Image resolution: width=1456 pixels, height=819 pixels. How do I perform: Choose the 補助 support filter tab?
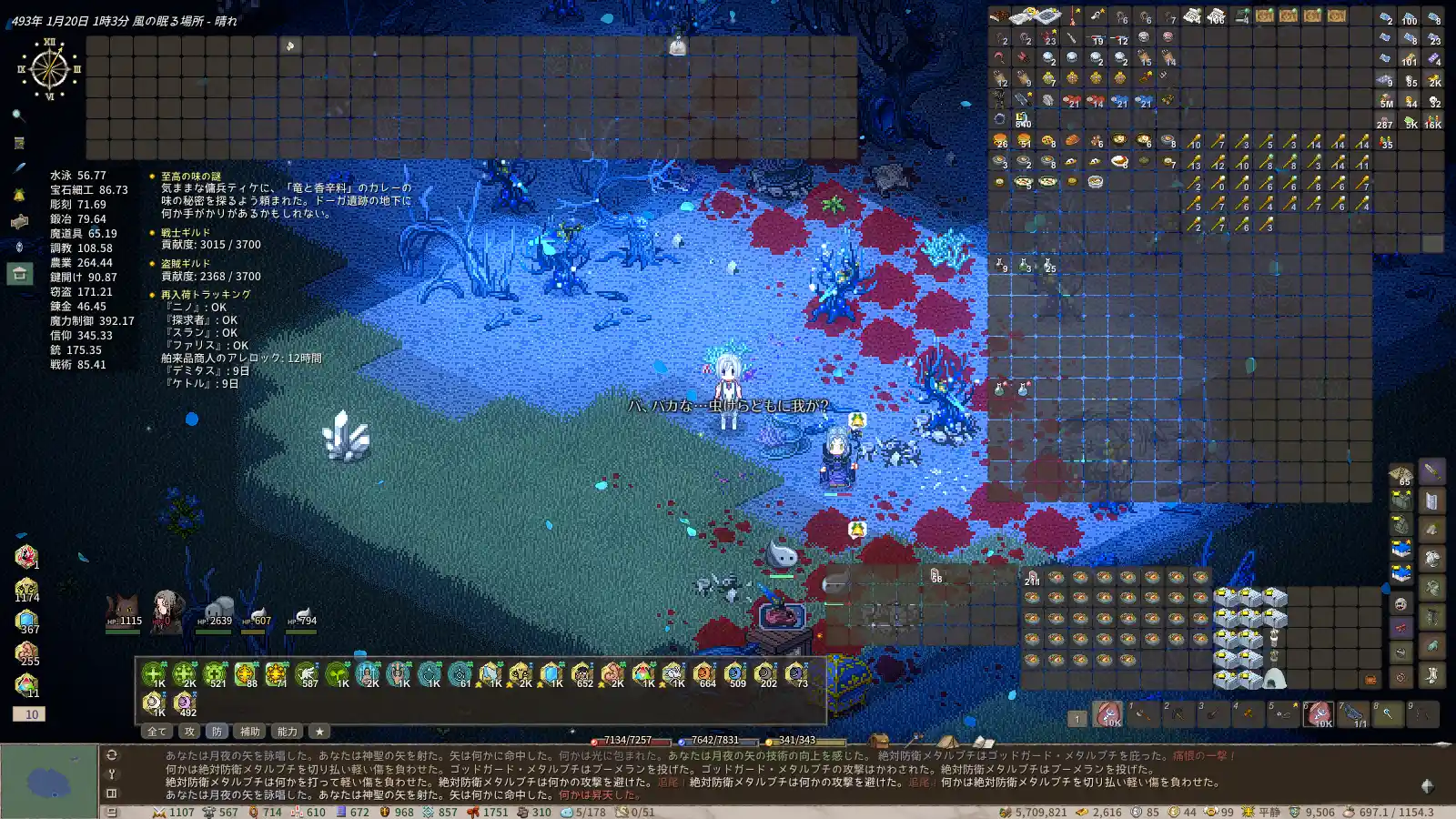click(x=249, y=732)
